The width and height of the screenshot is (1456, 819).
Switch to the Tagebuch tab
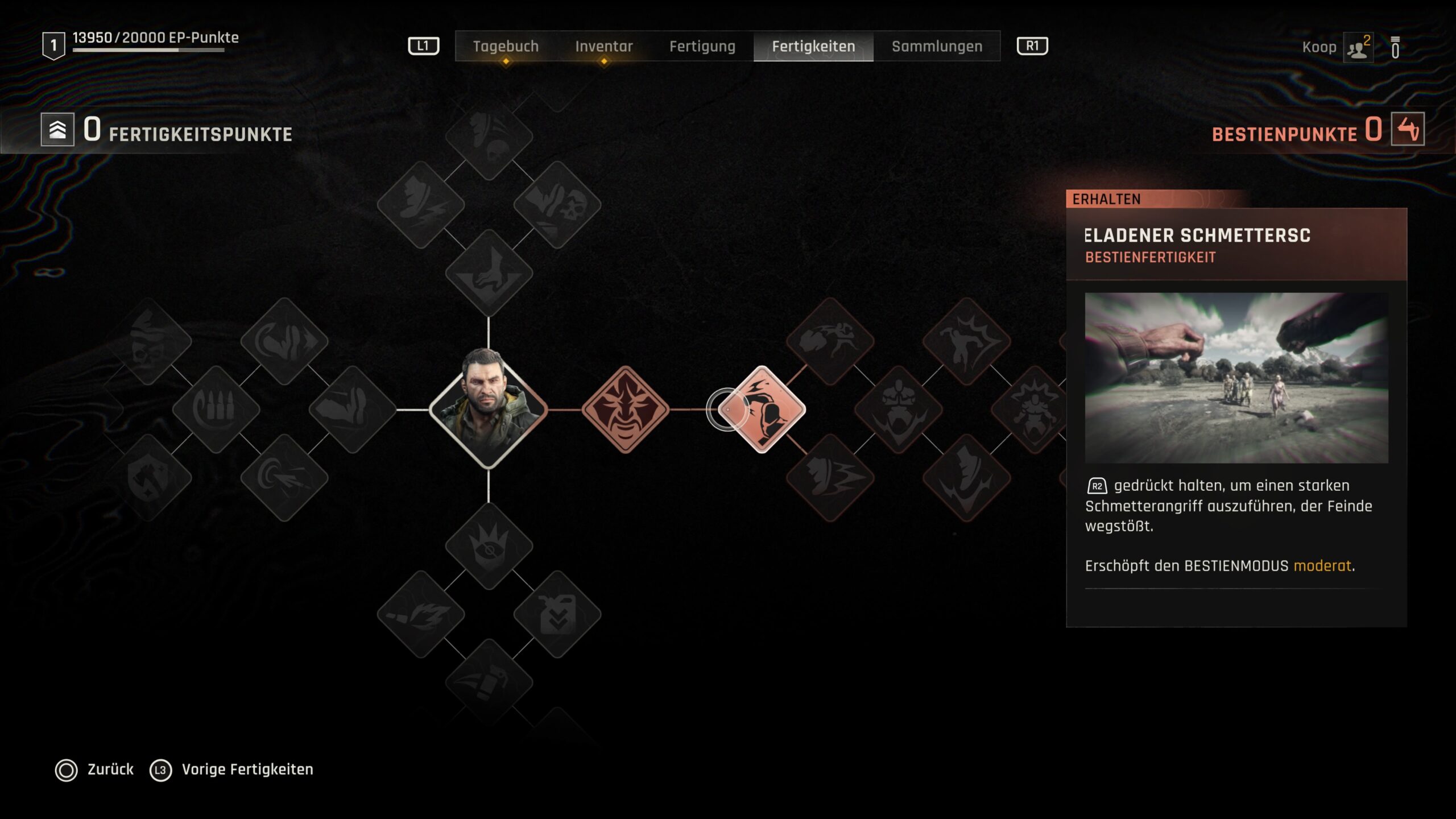(x=506, y=46)
